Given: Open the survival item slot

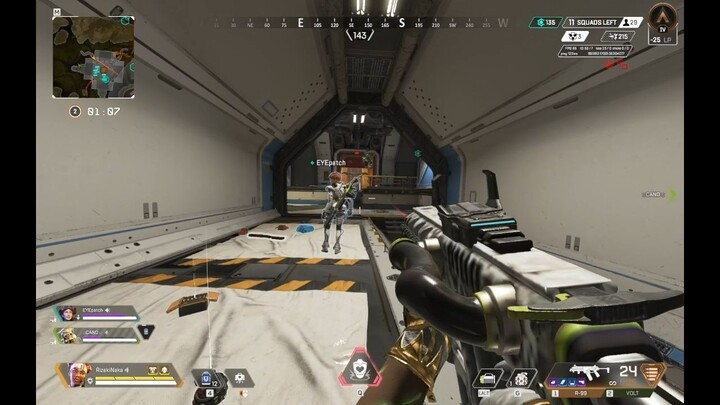Looking at the screenshot, I should pos(489,378).
